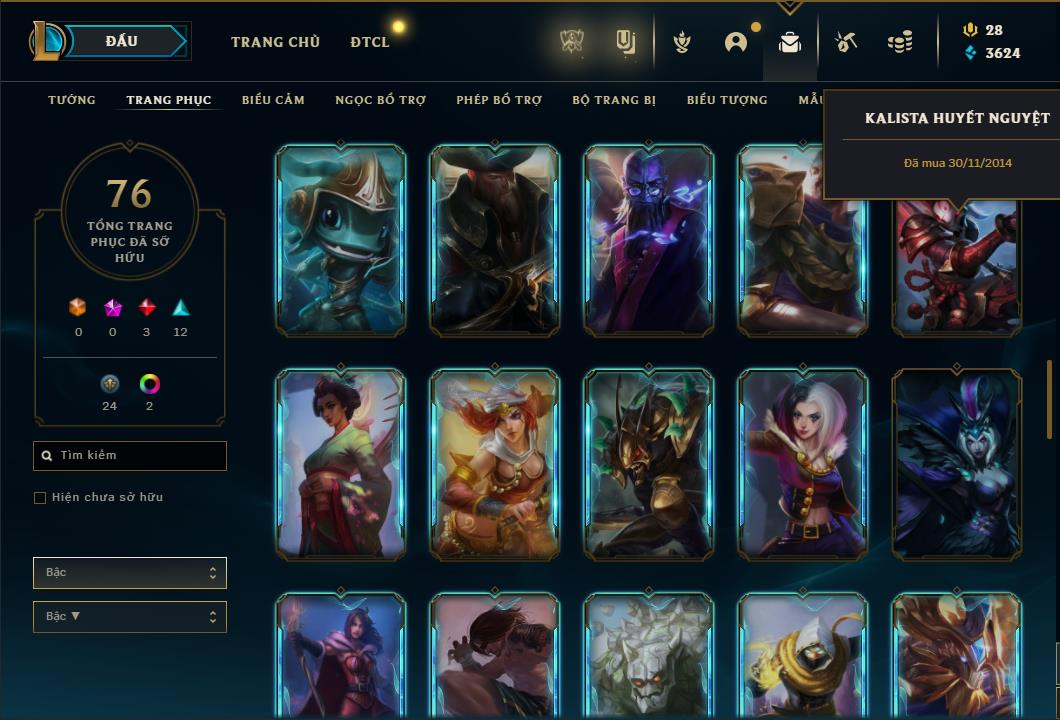Open the coin stack store icon
The image size is (1060, 720).
(x=900, y=42)
